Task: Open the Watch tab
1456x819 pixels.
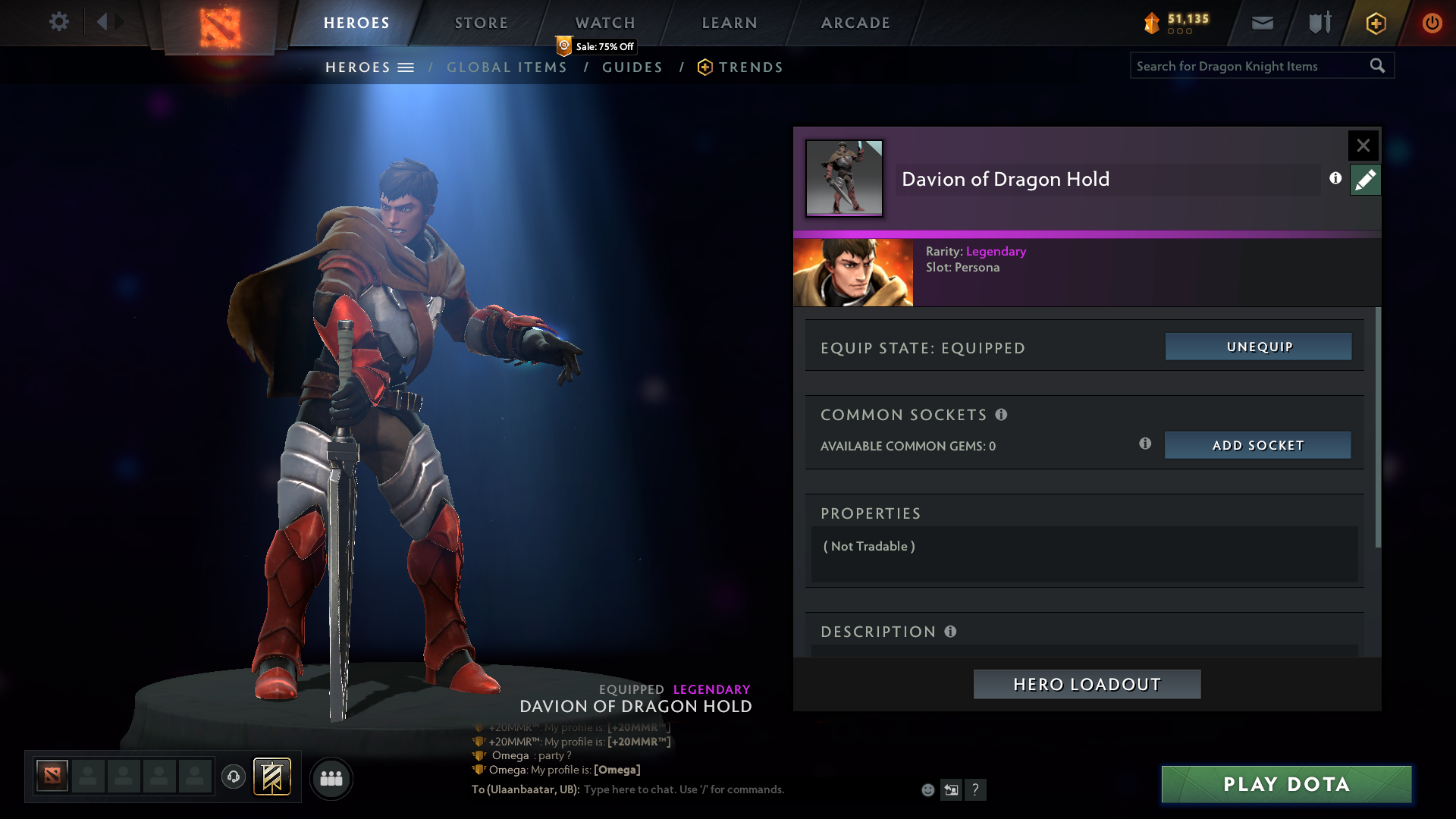Action: 605,23
